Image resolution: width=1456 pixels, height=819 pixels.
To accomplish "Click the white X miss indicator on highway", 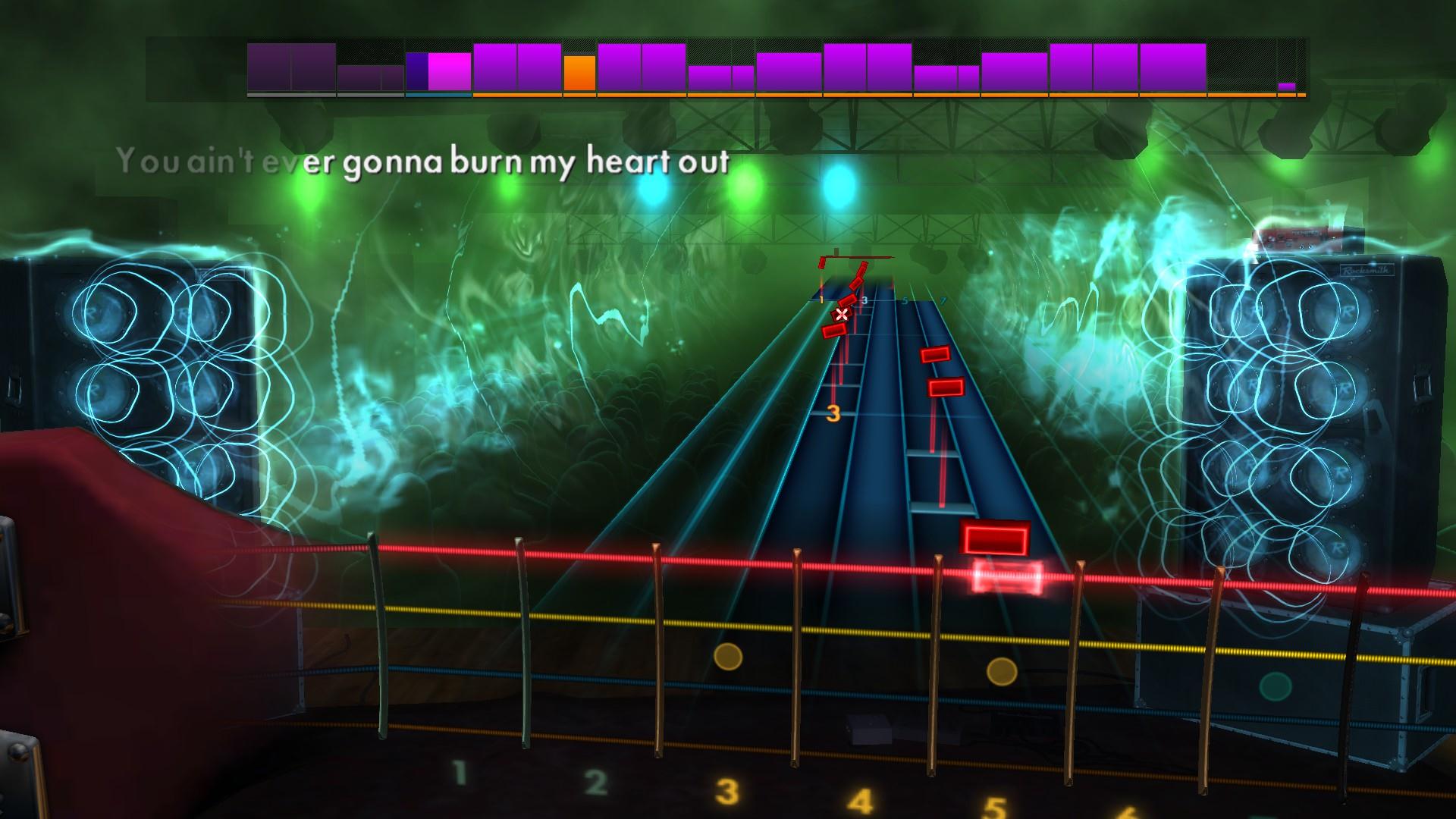I will coord(842,312).
